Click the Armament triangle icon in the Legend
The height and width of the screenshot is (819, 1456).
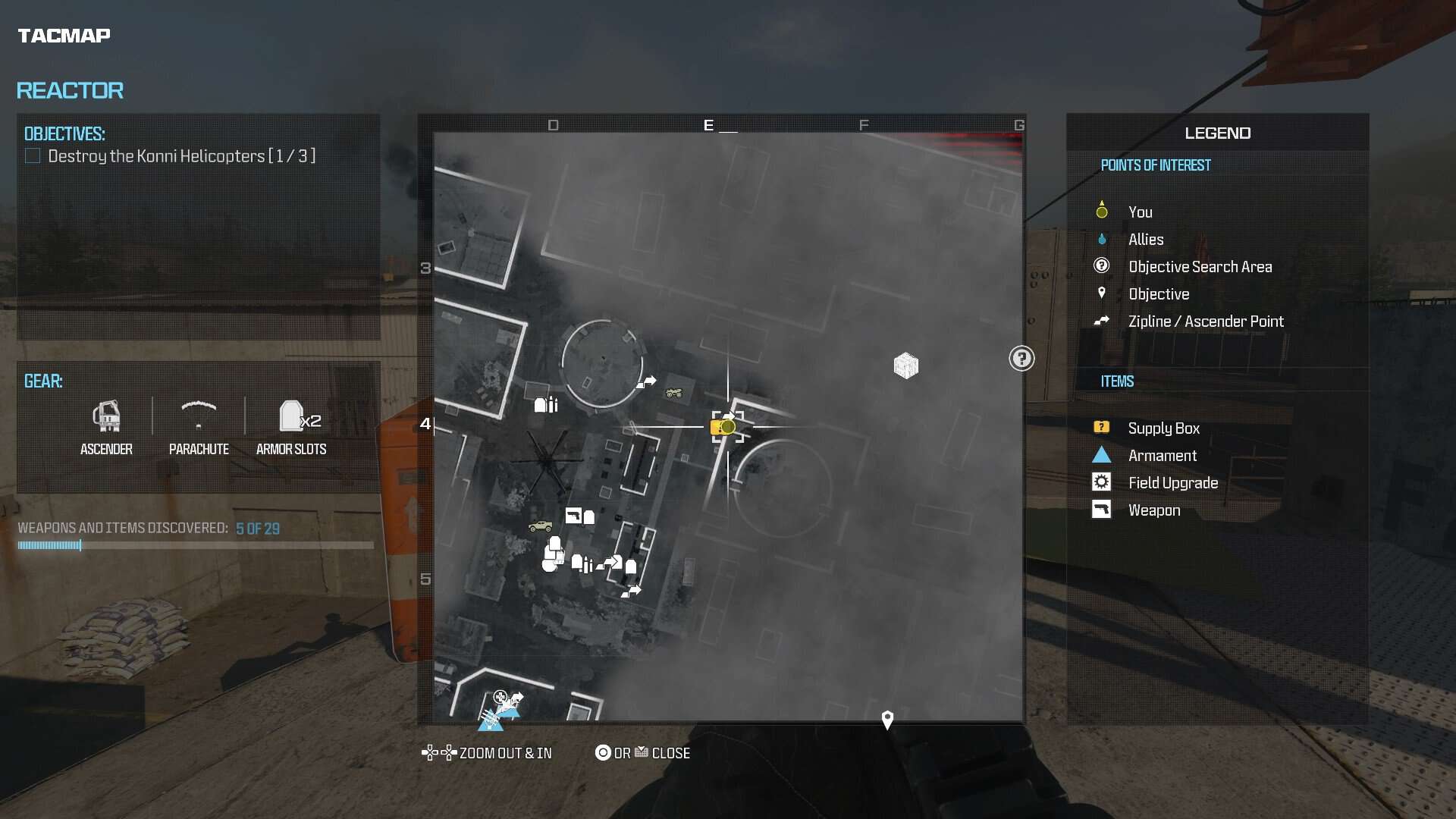coord(1101,455)
